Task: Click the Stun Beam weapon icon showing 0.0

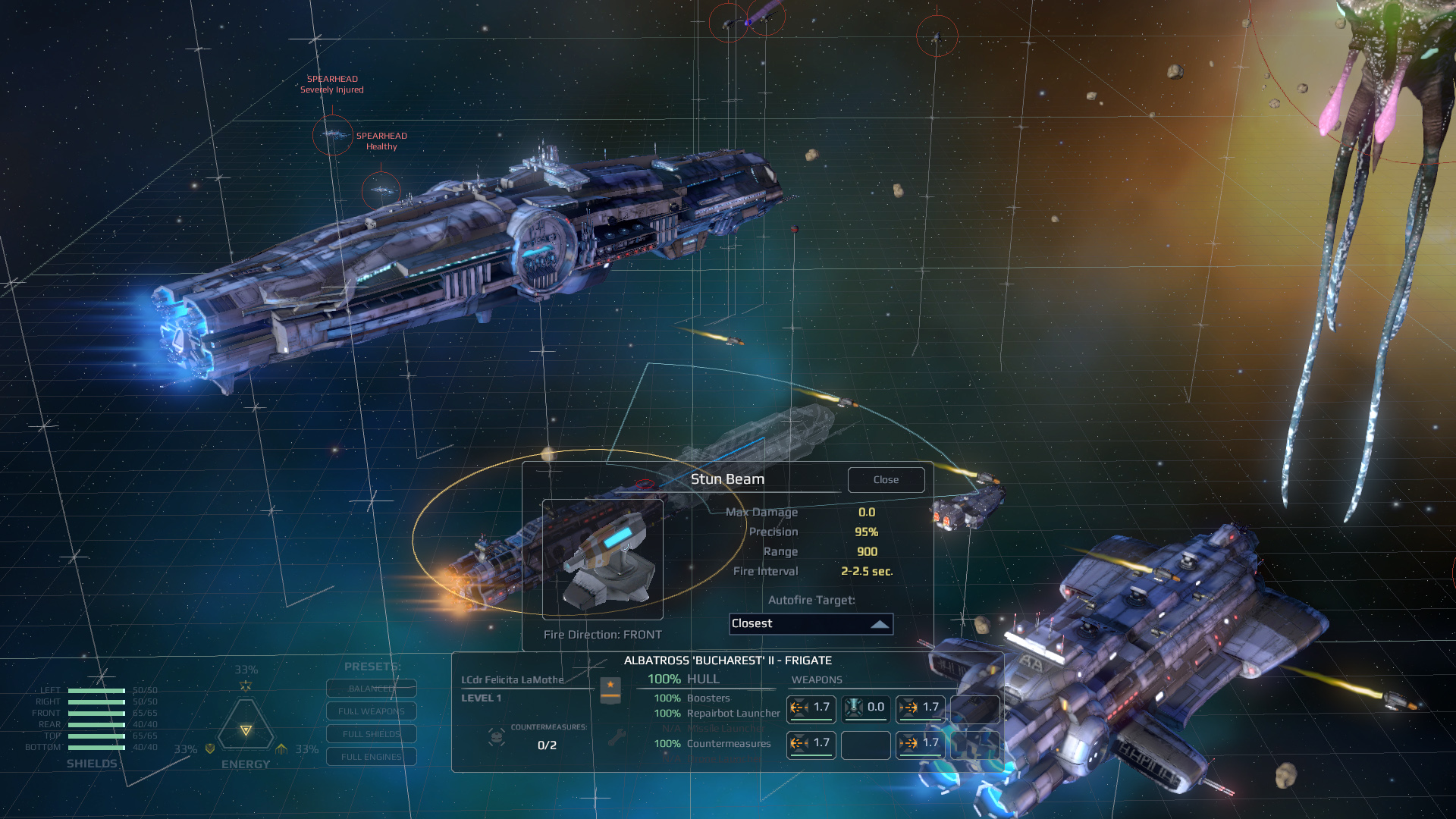Action: point(865,708)
